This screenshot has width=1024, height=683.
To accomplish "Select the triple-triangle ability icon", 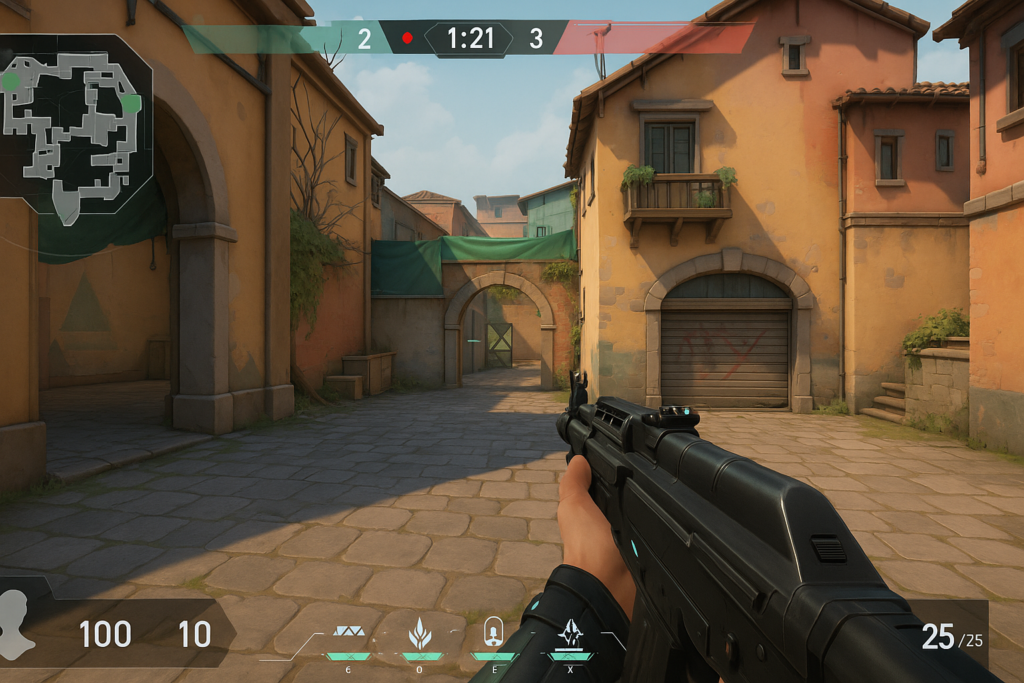I will click(348, 633).
